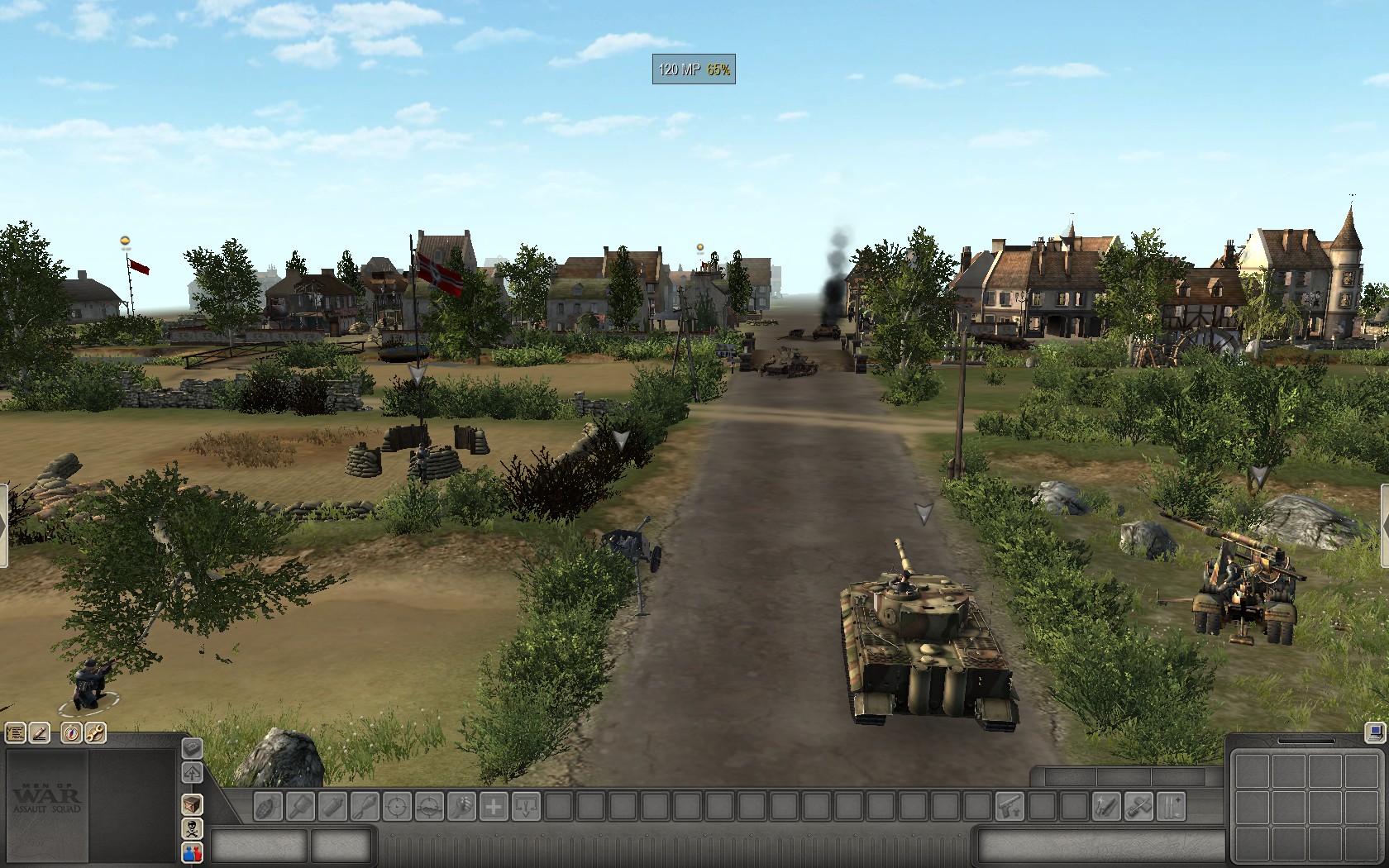Click the skull and crossbones button
Viewport: 1389px width, 868px height.
click(x=193, y=829)
